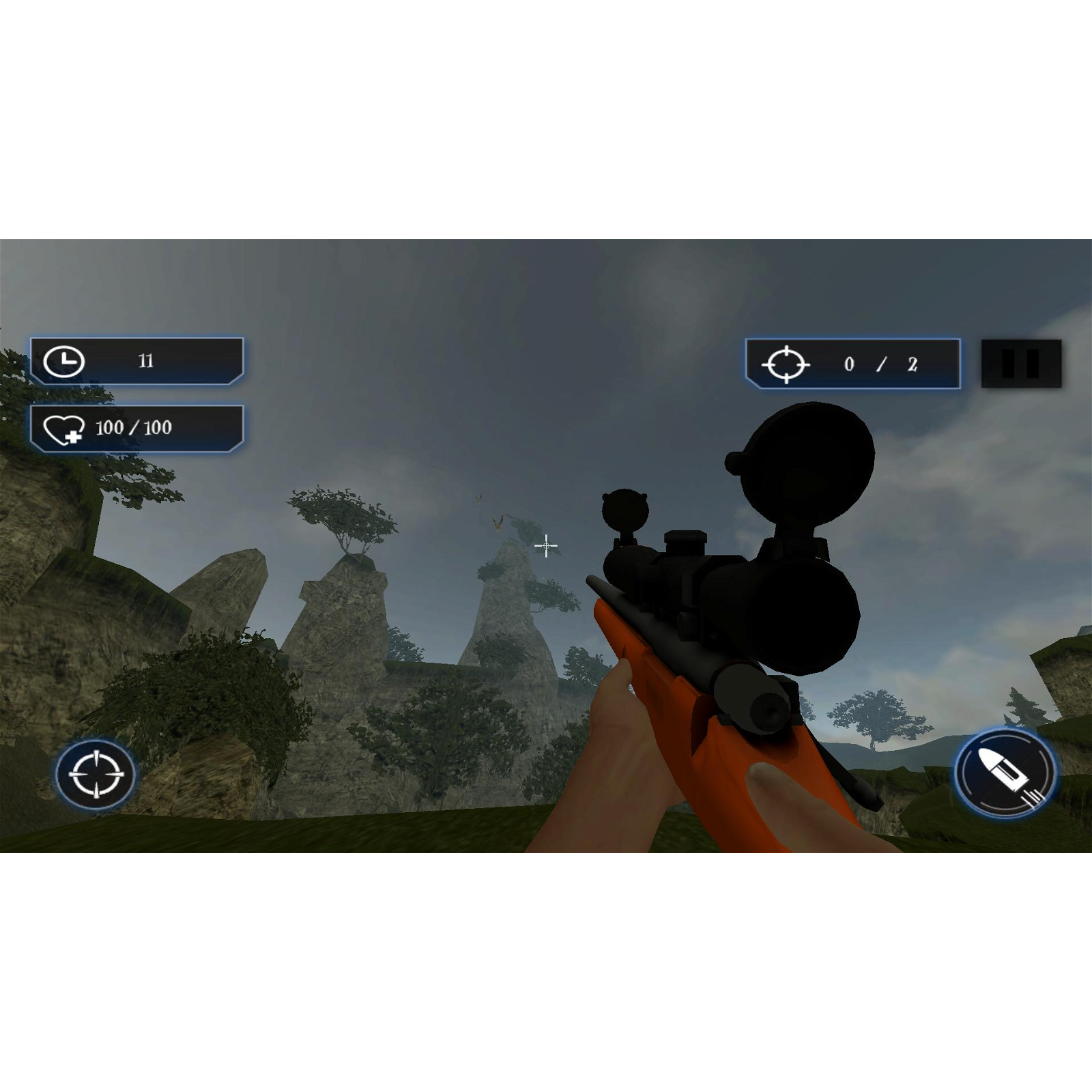The image size is (1092, 1092).
Task: Click the clock icon on the timer panel
Action: [66, 361]
